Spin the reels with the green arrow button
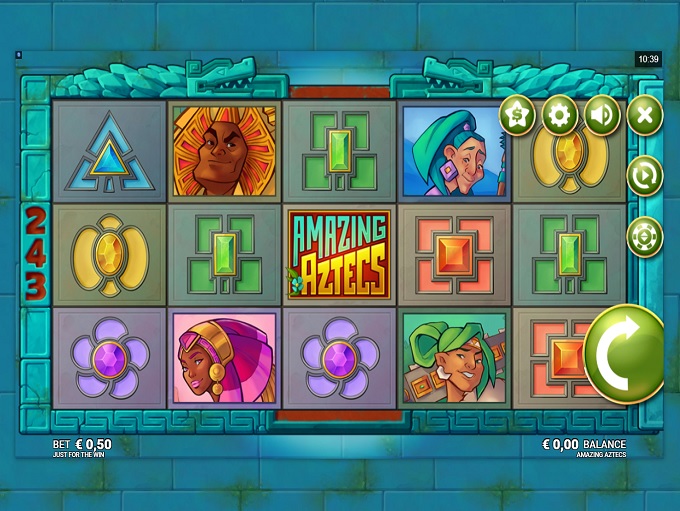The width and height of the screenshot is (680, 511). [x=625, y=354]
